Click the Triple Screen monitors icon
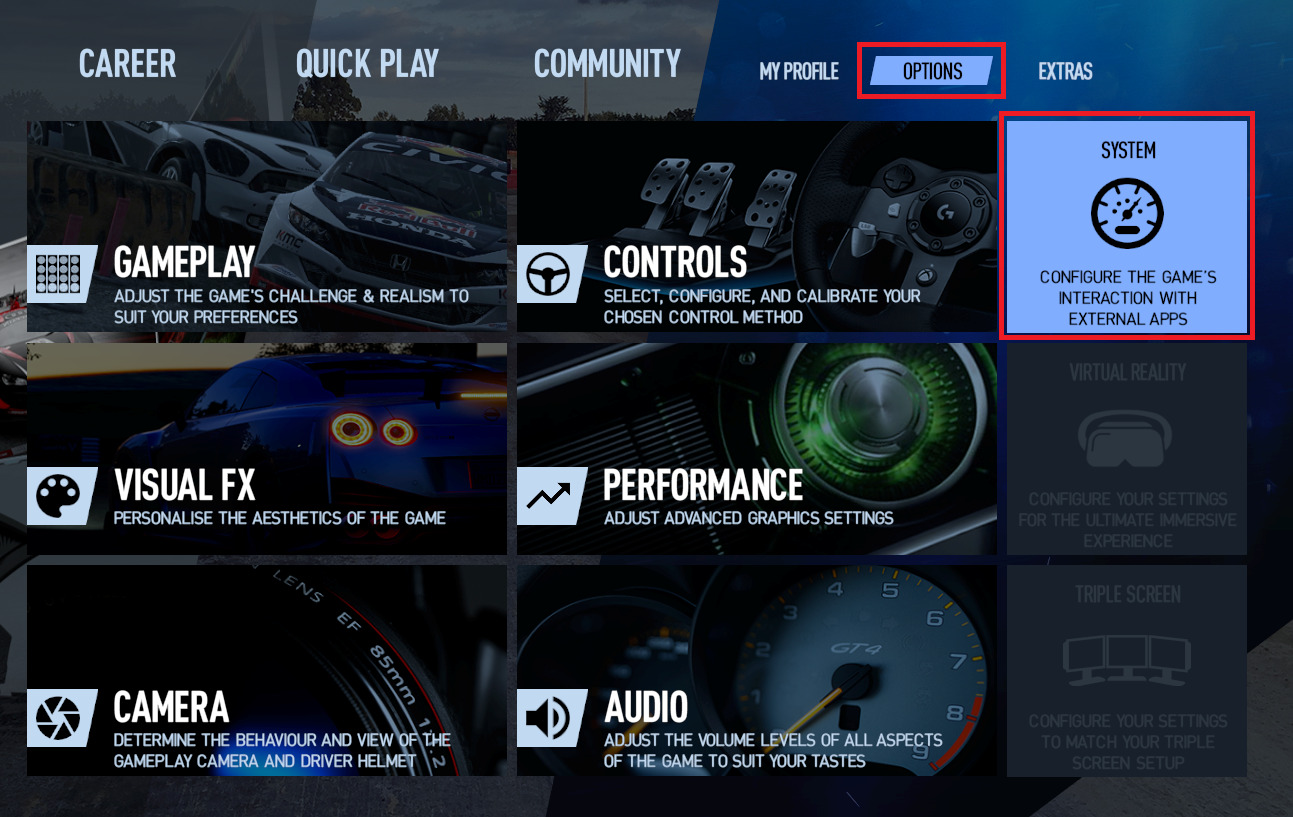 point(1128,660)
